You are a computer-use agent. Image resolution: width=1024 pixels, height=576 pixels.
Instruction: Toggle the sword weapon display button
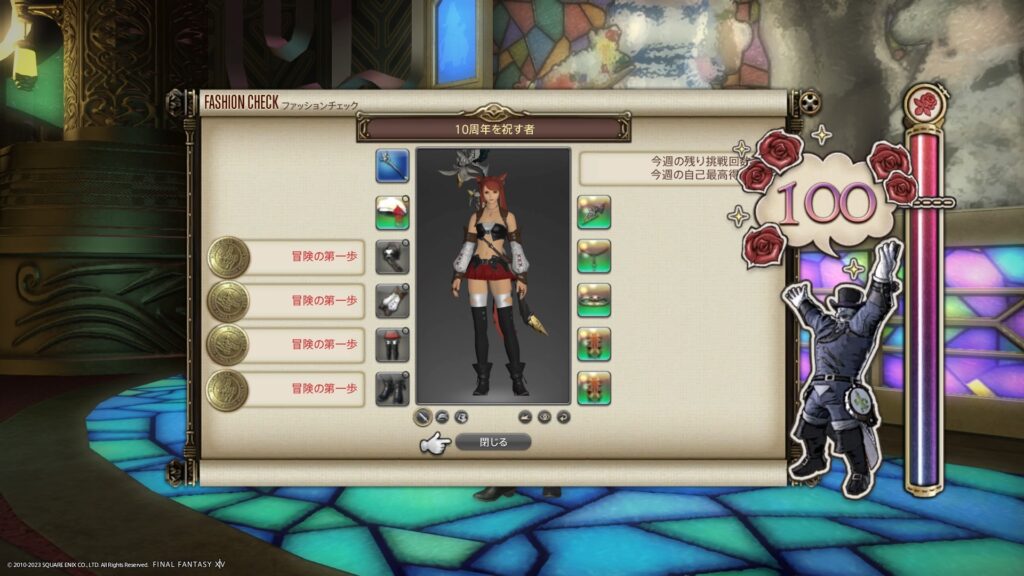[424, 416]
